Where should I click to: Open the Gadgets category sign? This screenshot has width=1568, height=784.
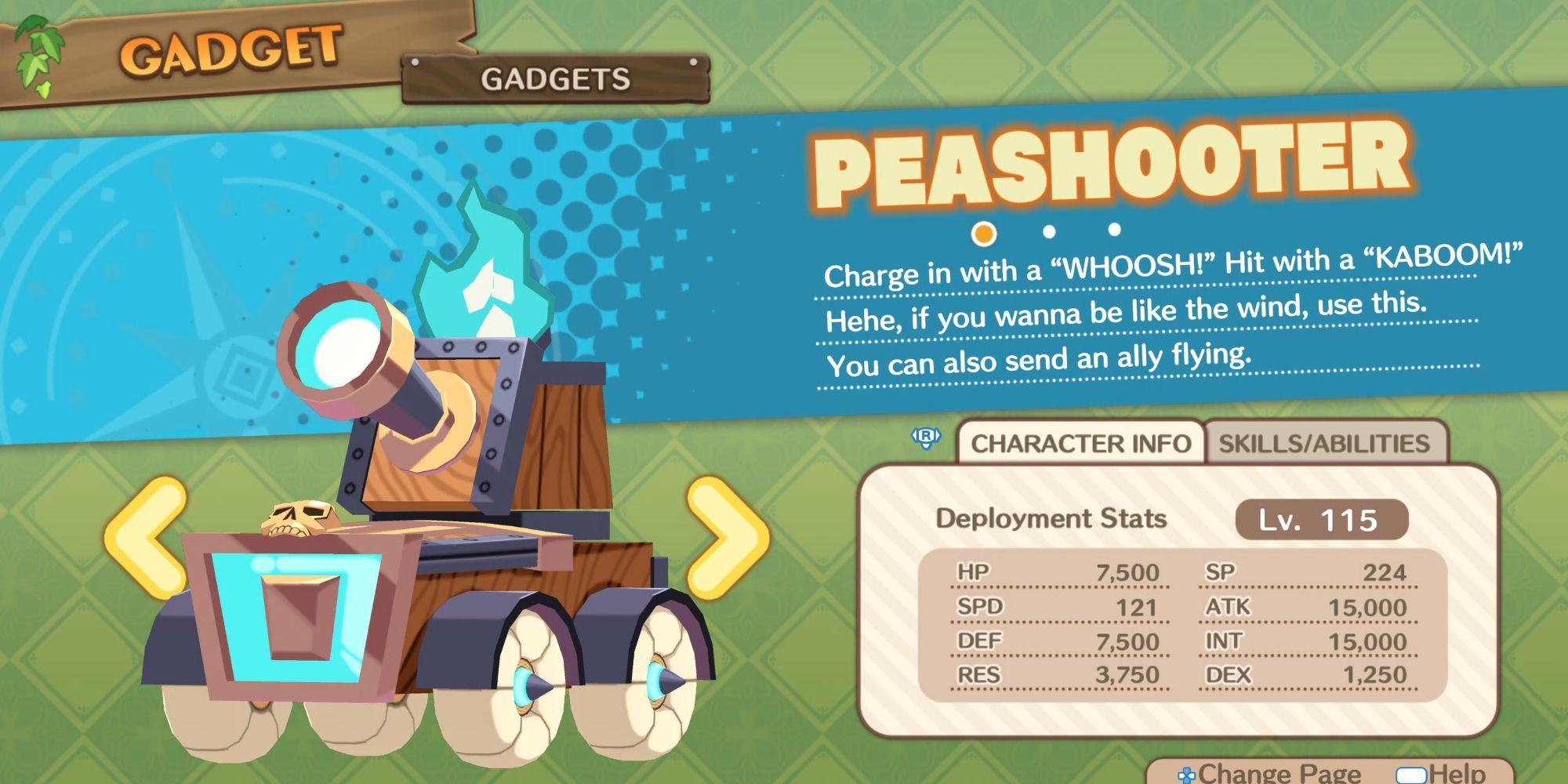tap(555, 78)
